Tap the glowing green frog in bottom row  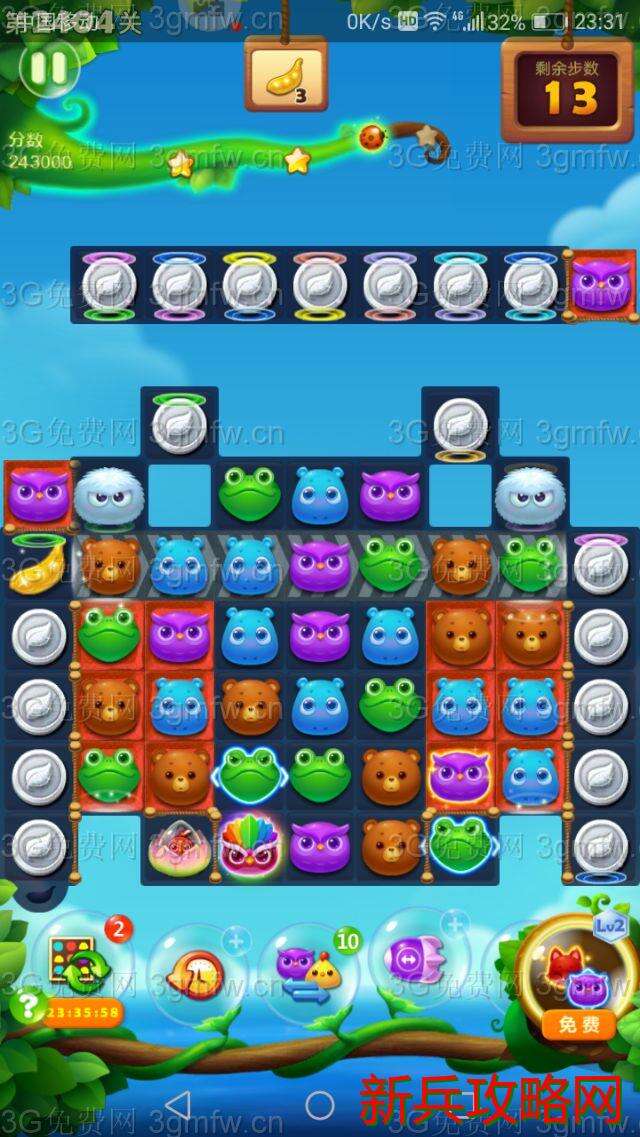tap(459, 843)
